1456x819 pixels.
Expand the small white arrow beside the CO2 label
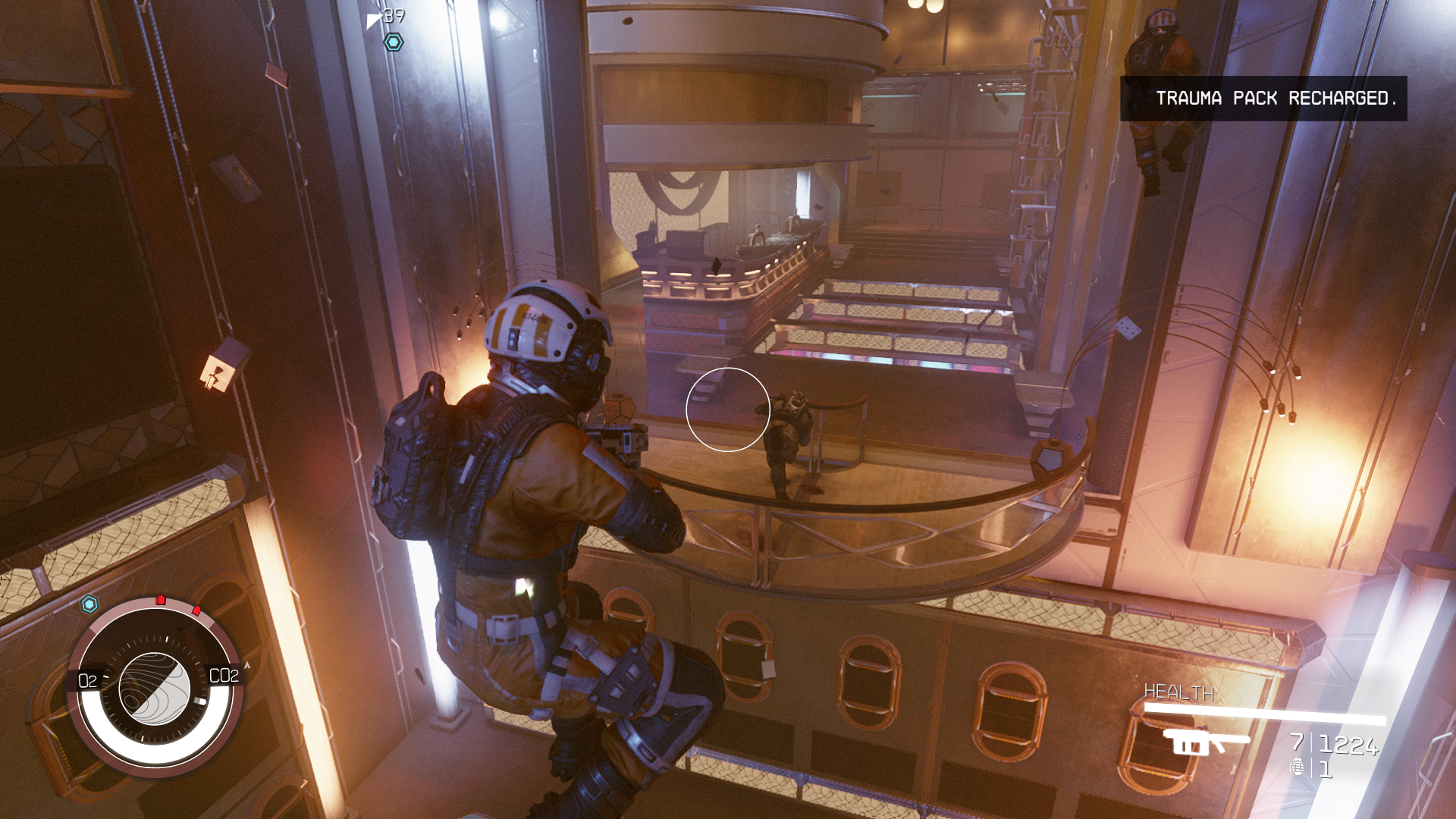tap(246, 664)
